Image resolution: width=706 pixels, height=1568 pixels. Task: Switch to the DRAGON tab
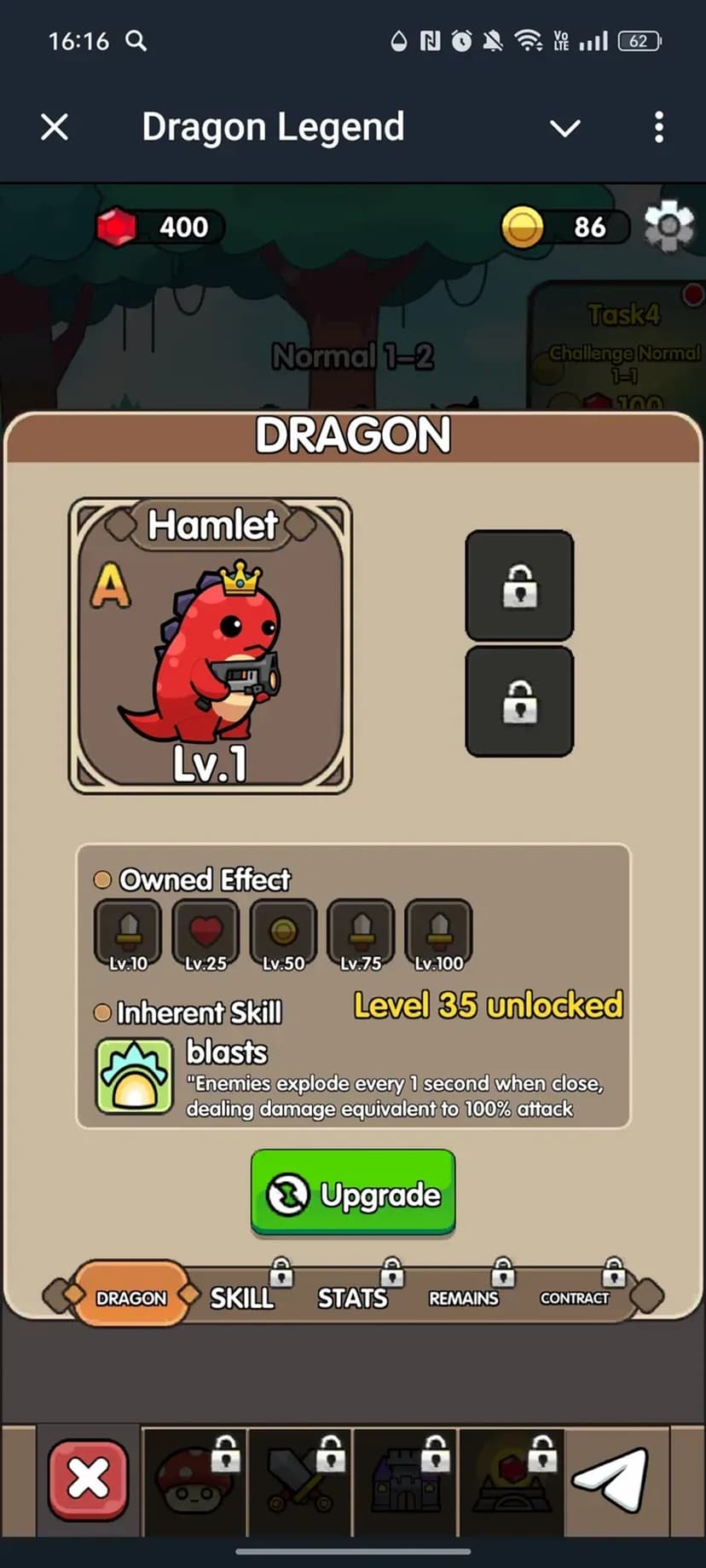tap(131, 1297)
